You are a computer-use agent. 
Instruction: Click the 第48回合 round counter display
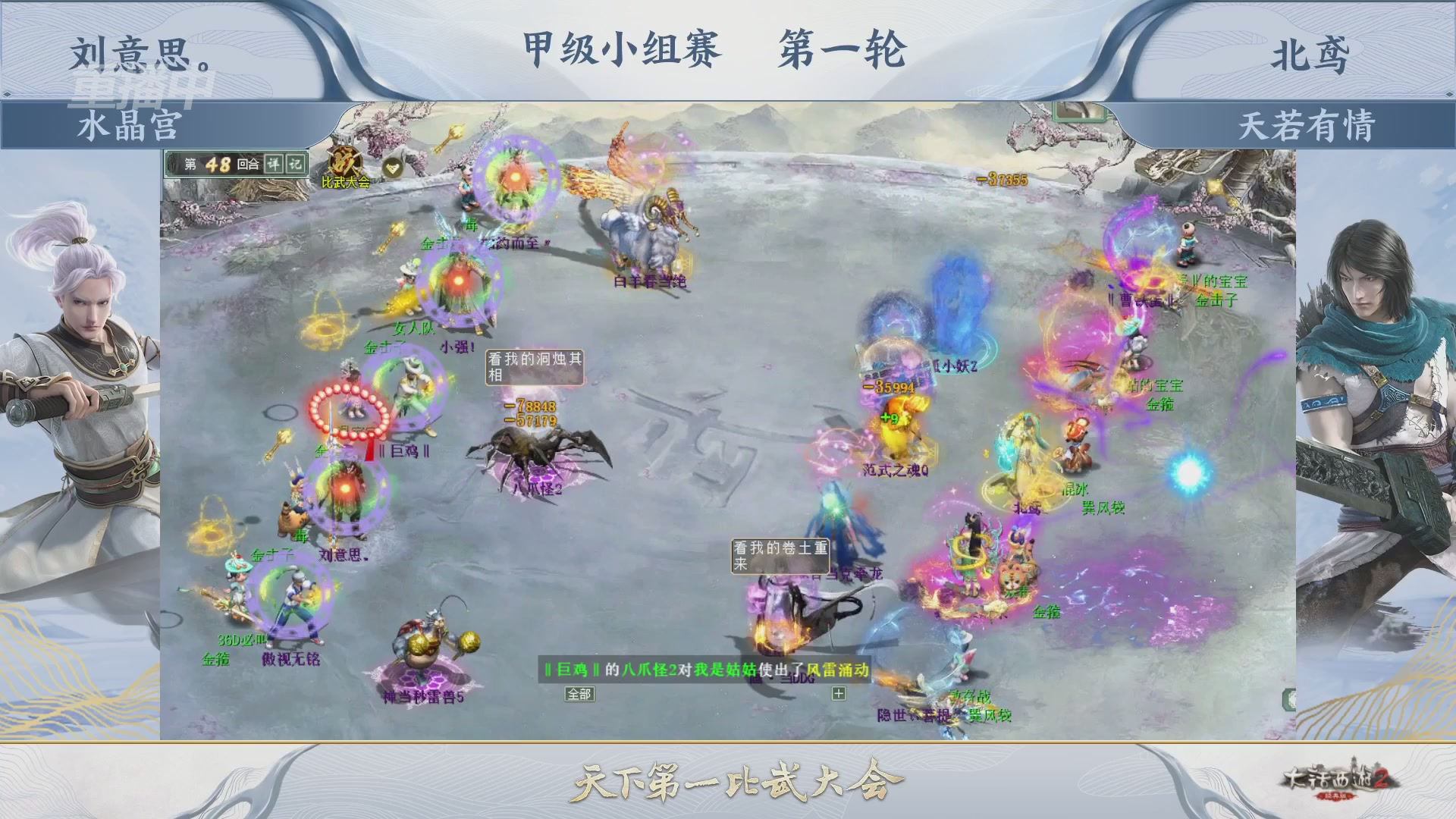point(220,165)
